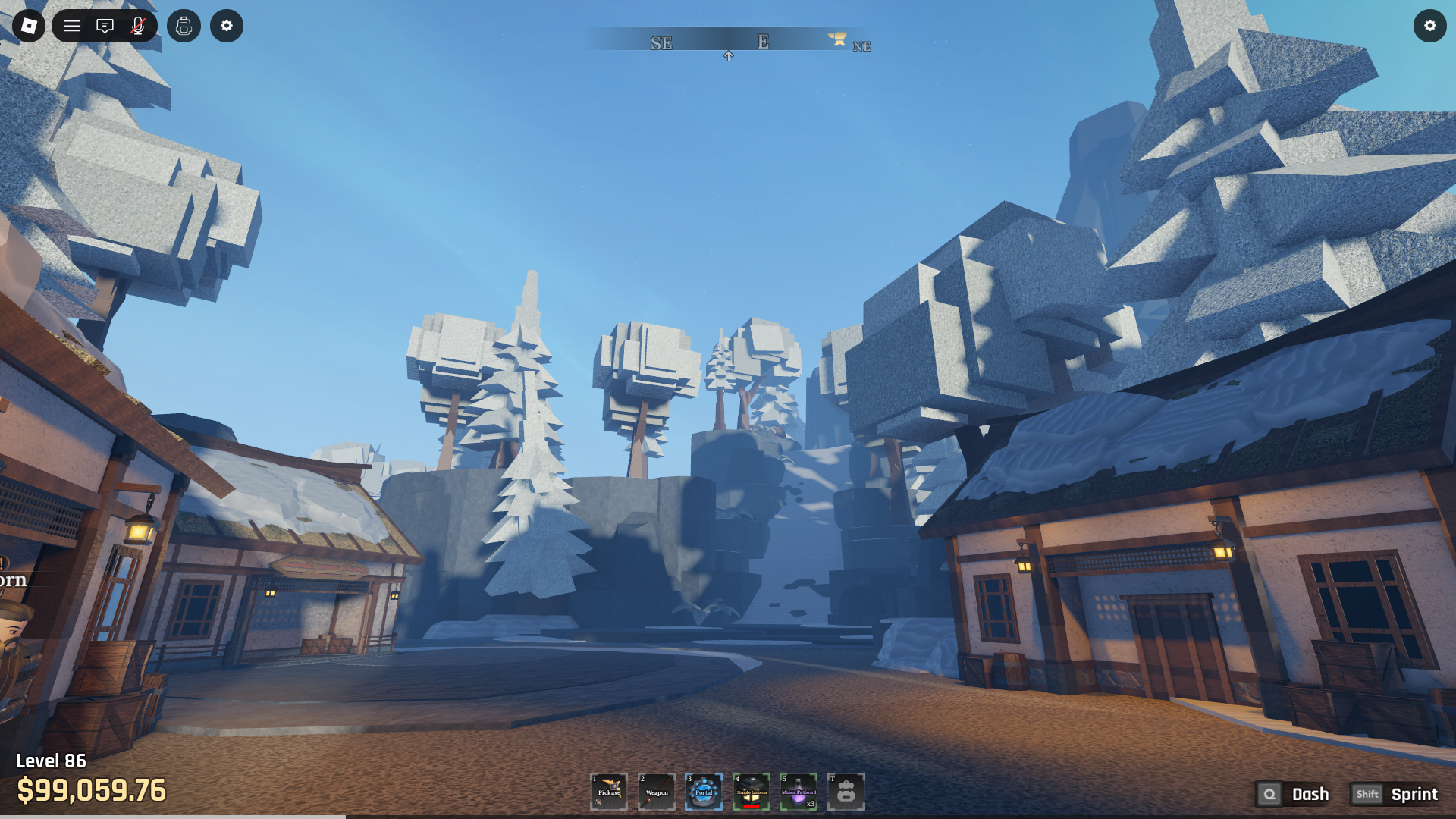Activate the Portal in hotbar slot 3
The image size is (1456, 819).
point(704,791)
